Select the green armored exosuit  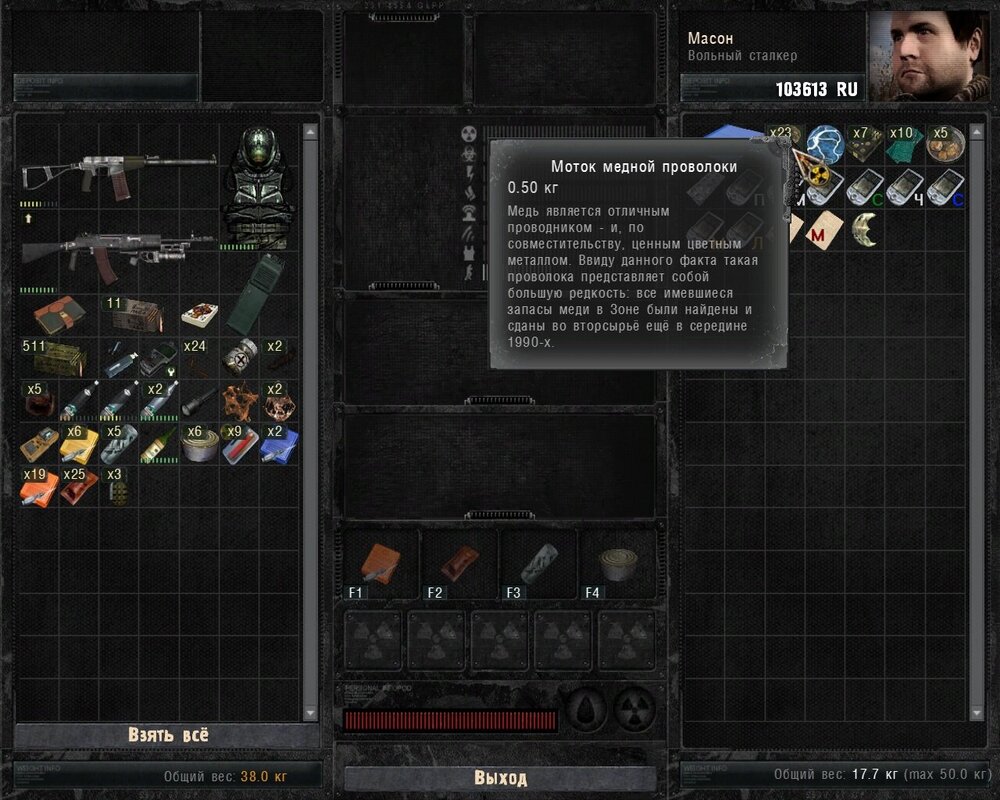click(258, 187)
